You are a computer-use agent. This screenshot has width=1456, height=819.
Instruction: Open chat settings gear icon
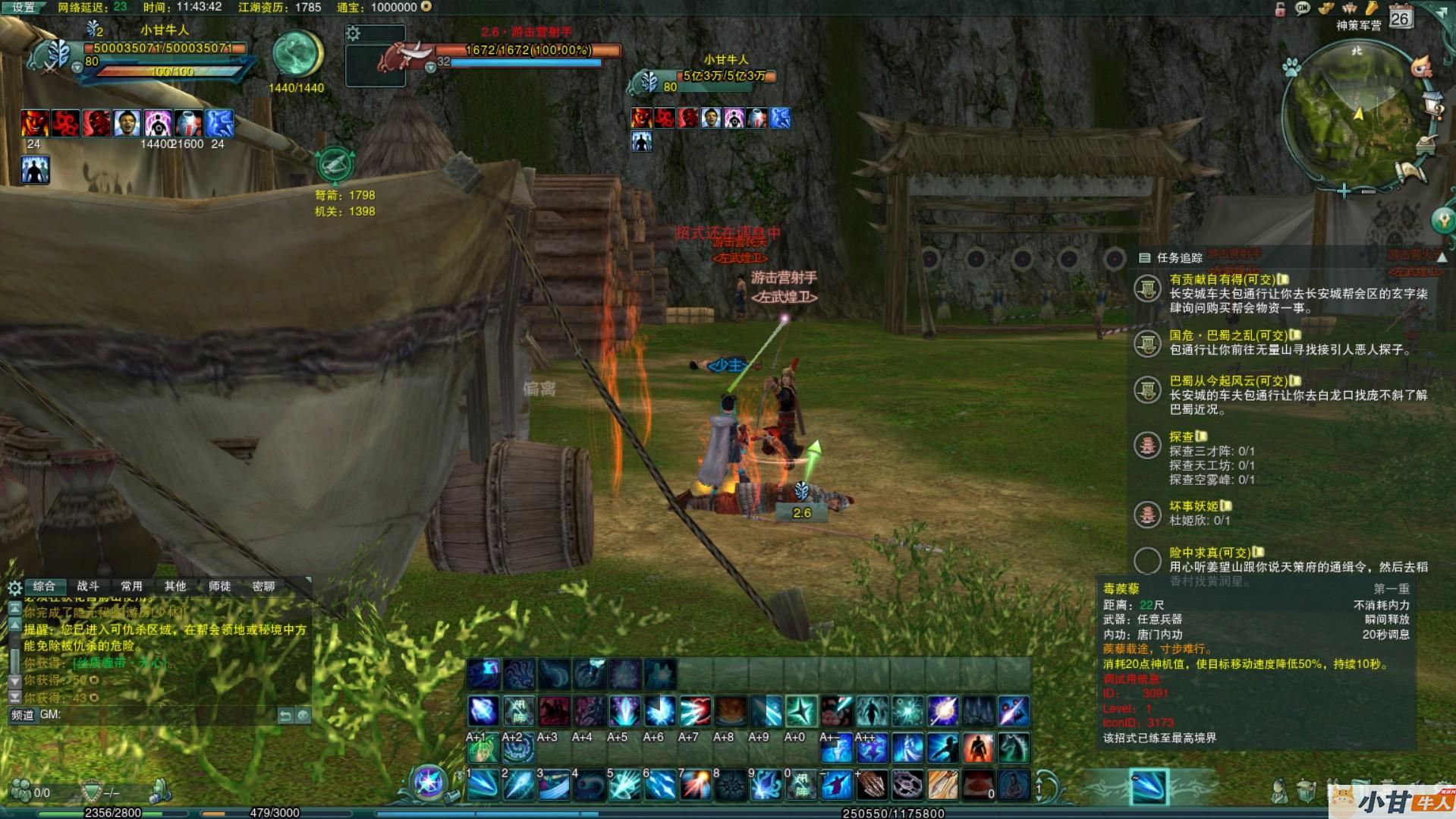coord(14,587)
